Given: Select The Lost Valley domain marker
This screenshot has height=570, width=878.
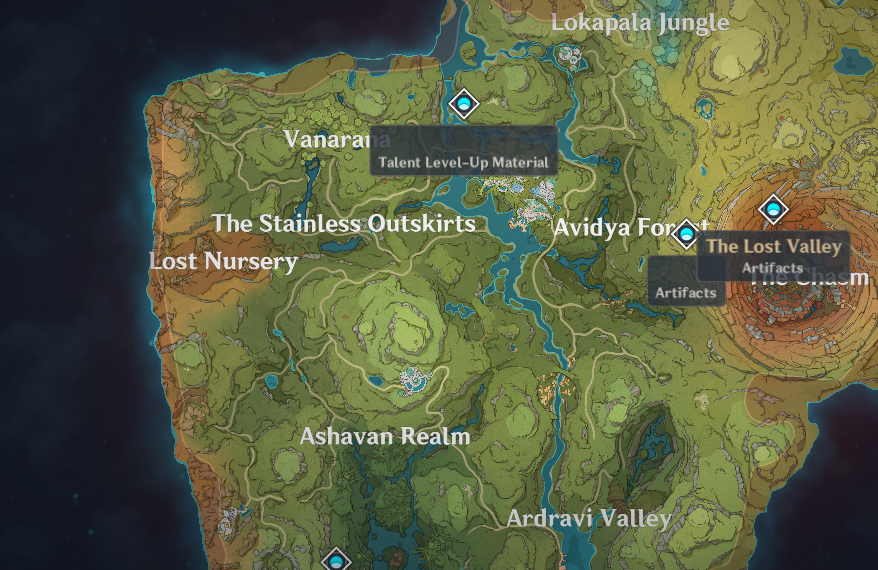Looking at the screenshot, I should point(773,210).
